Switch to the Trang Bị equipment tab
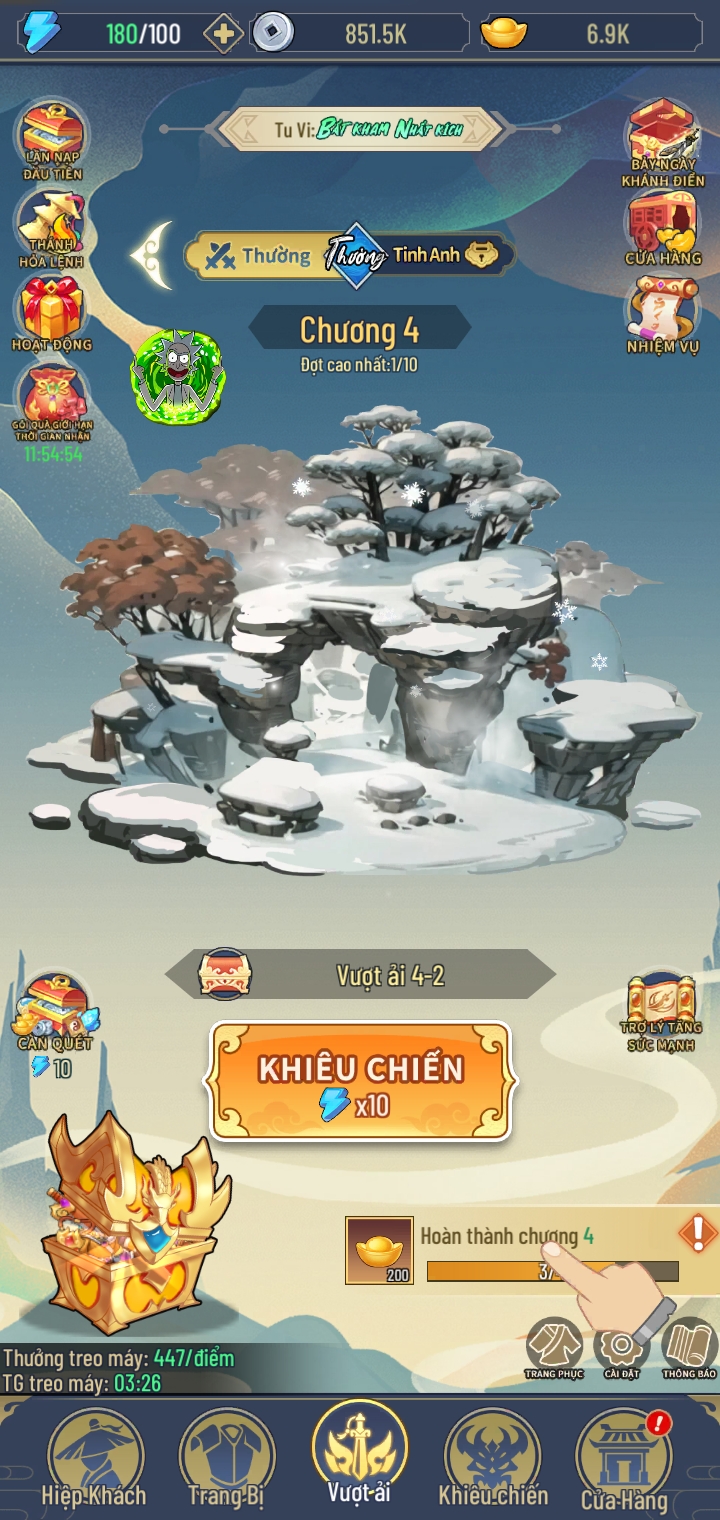Screen dimensions: 720x1520 (x=227, y=1460)
